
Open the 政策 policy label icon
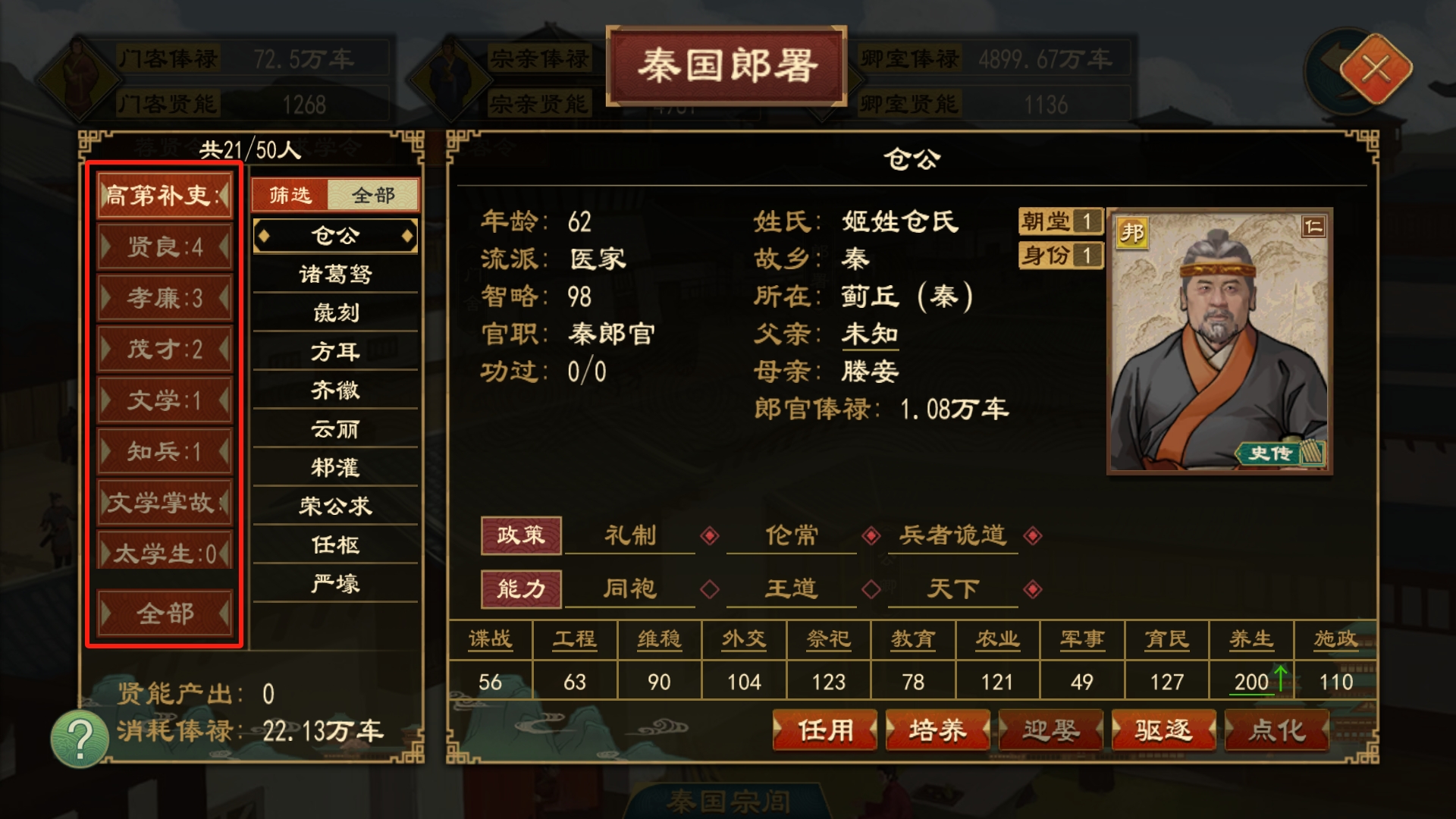pos(521,535)
